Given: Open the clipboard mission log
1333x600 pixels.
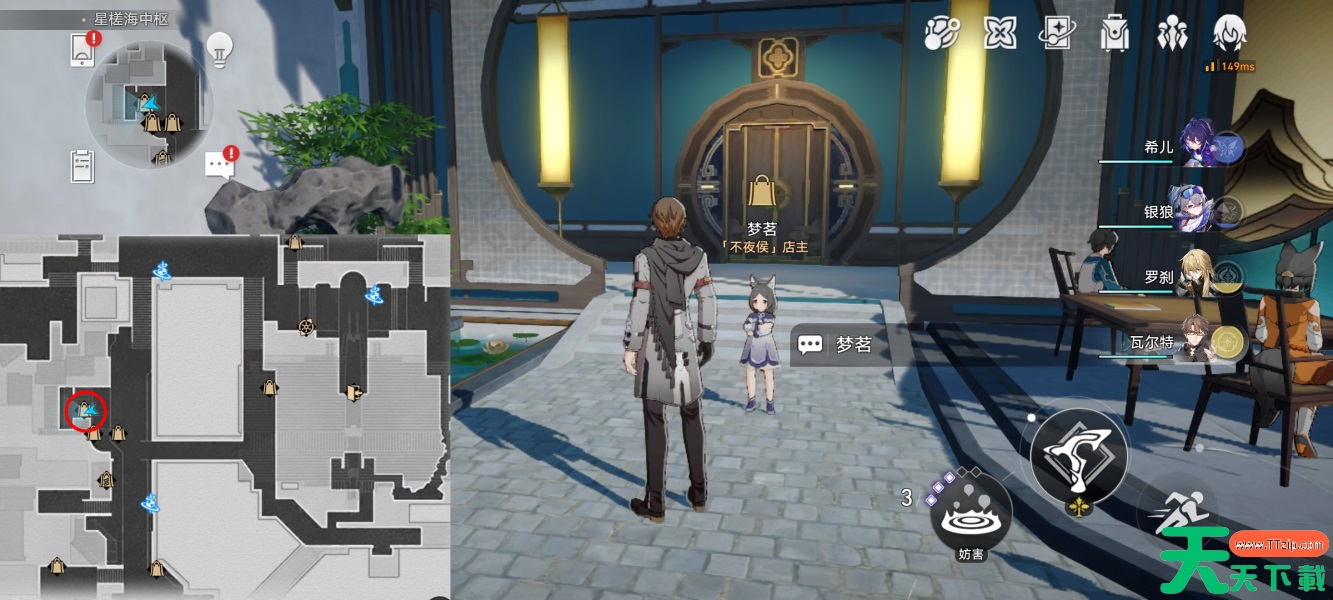Looking at the screenshot, I should pyautogui.click(x=82, y=165).
